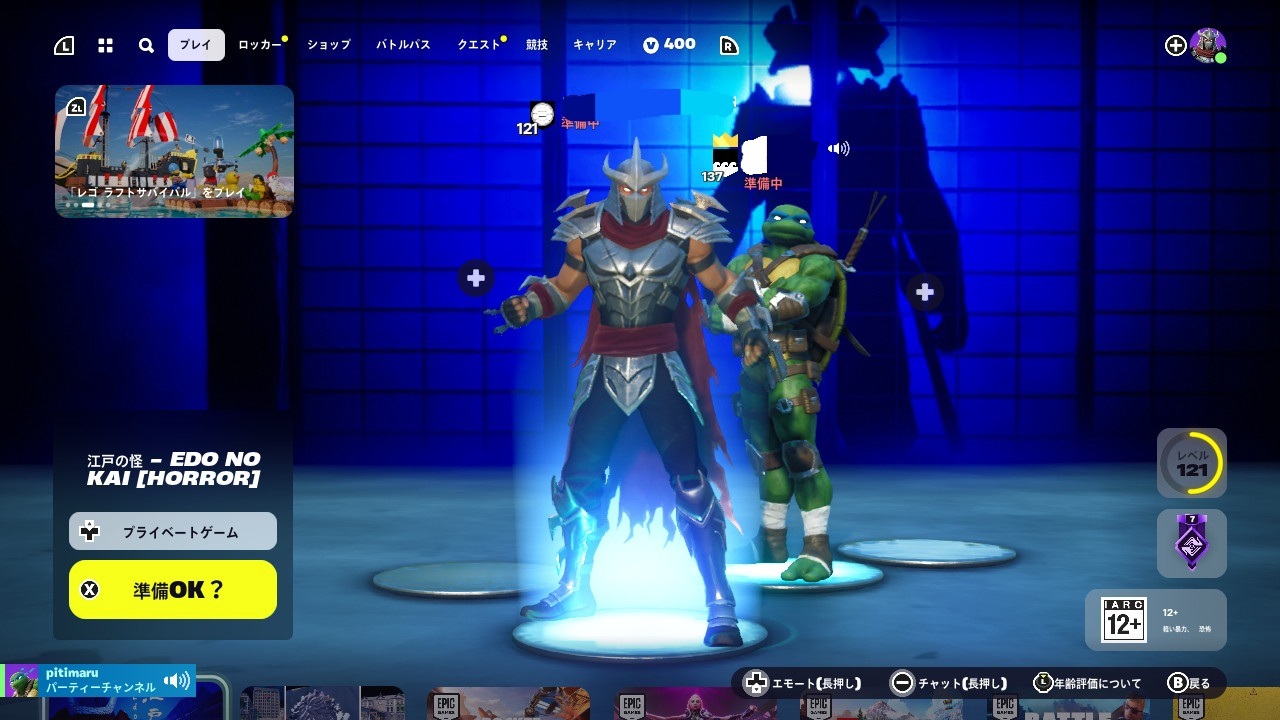Screen dimensions: 1280x720
Task: Open the four-square grid menu icon
Action: tap(105, 46)
